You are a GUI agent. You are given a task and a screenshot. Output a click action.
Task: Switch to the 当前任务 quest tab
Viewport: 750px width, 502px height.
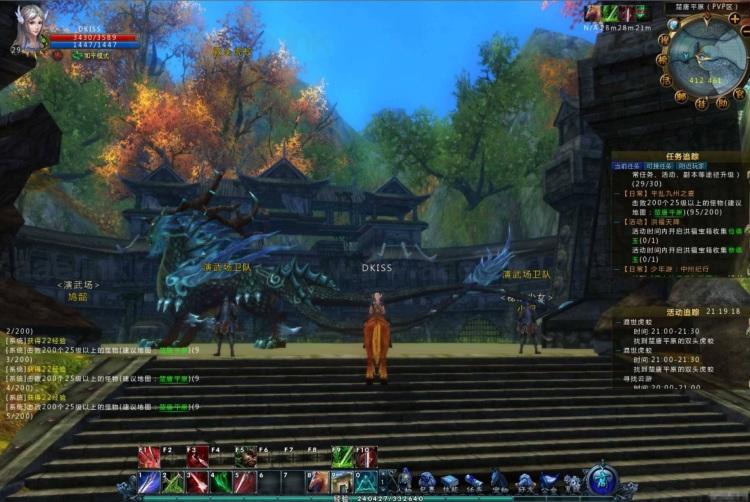coord(627,166)
